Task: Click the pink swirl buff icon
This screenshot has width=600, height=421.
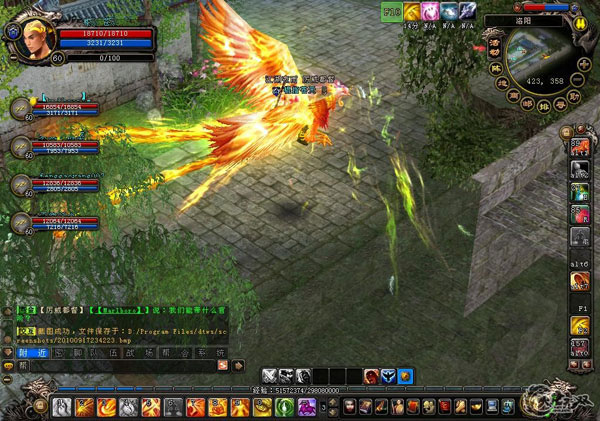Action: coord(430,11)
